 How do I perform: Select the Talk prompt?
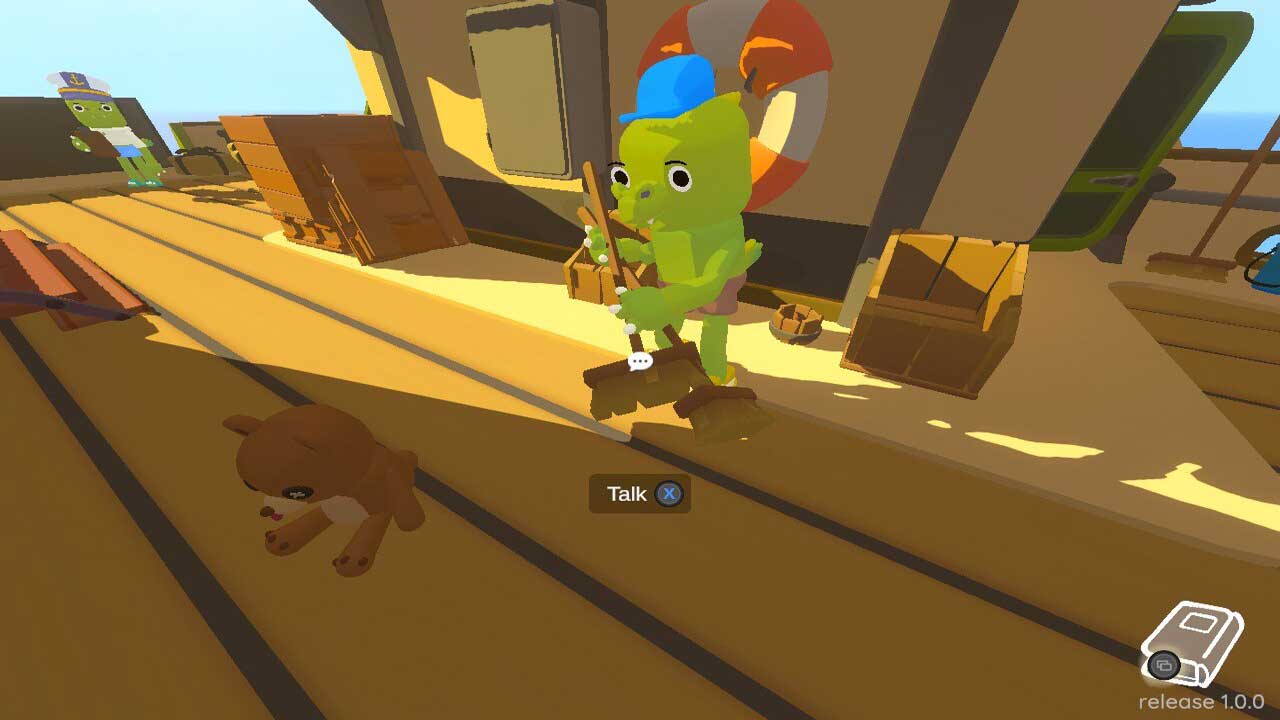(x=640, y=494)
